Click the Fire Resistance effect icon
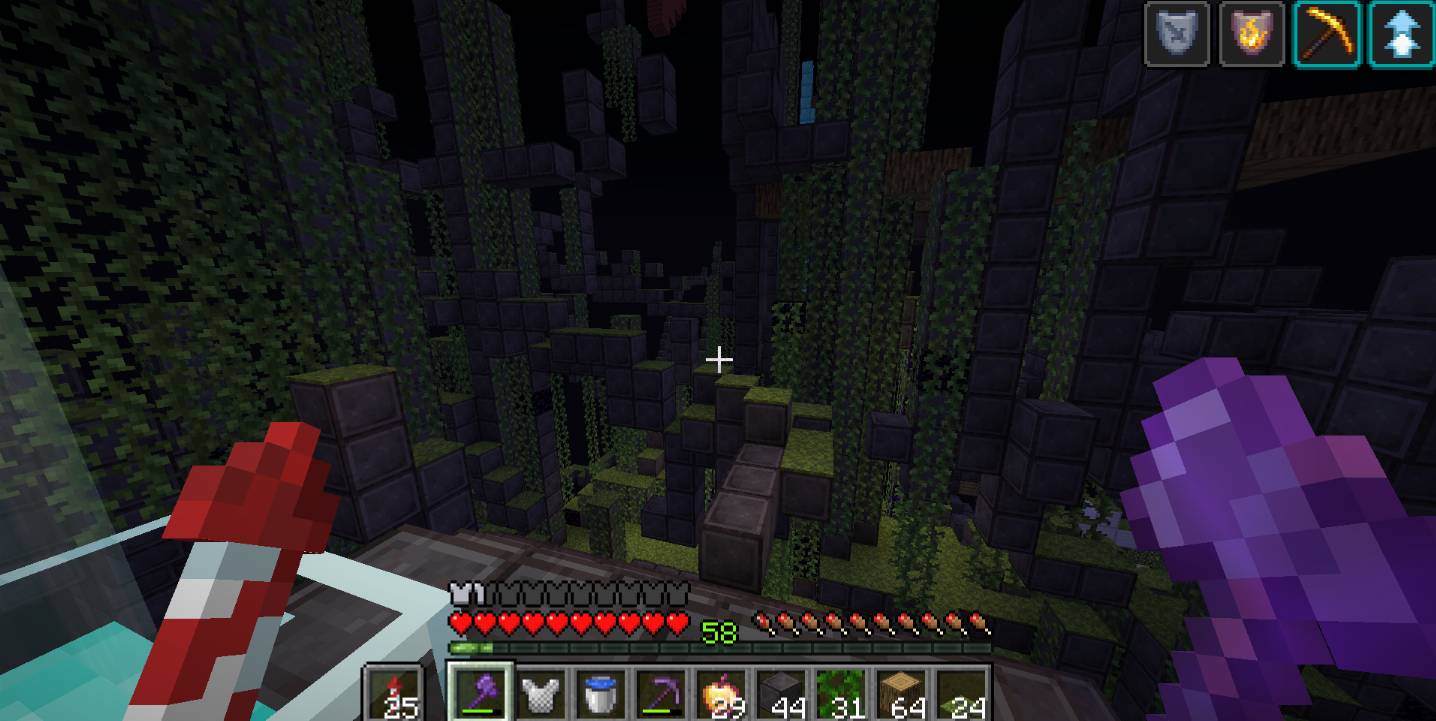This screenshot has width=1436, height=721. [1252, 34]
